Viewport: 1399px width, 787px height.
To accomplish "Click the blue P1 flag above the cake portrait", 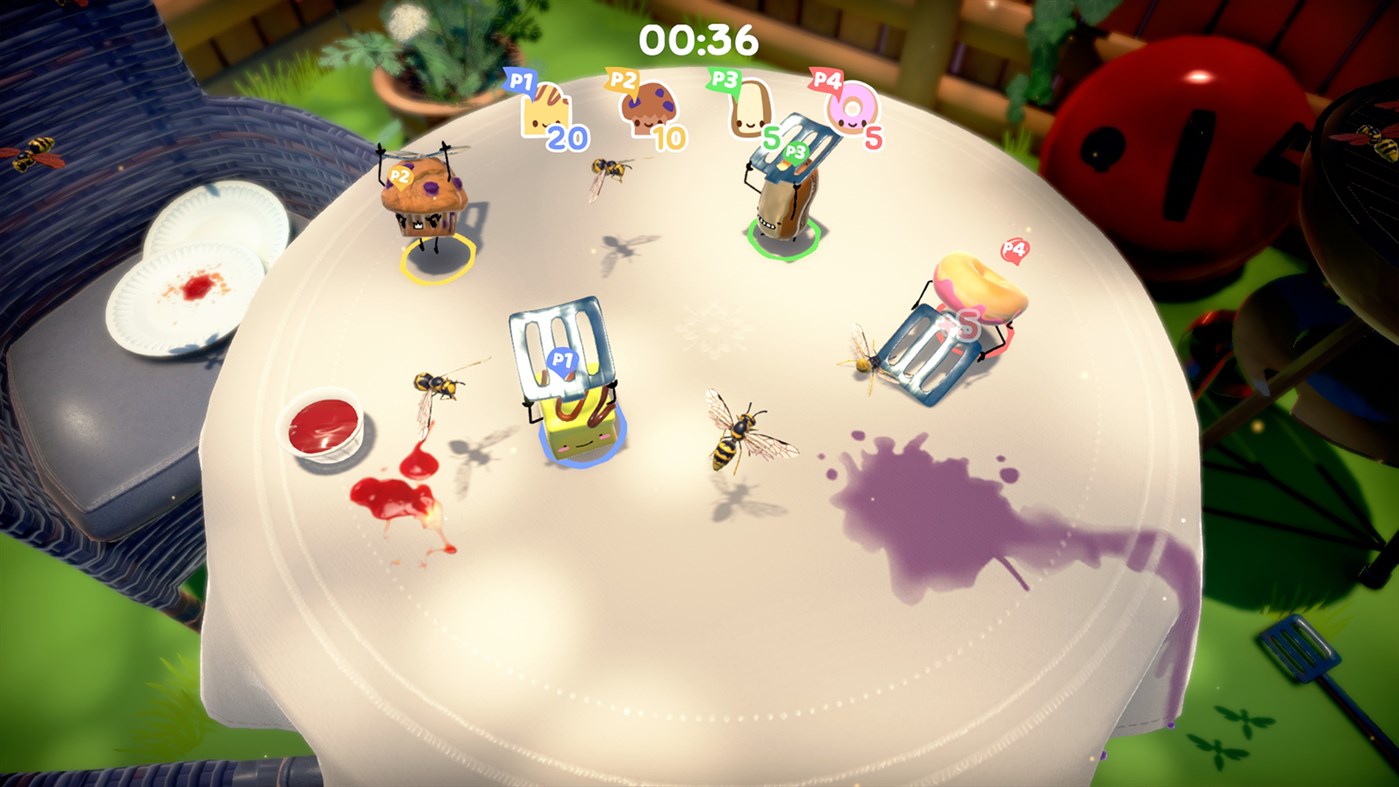I will click(x=519, y=83).
